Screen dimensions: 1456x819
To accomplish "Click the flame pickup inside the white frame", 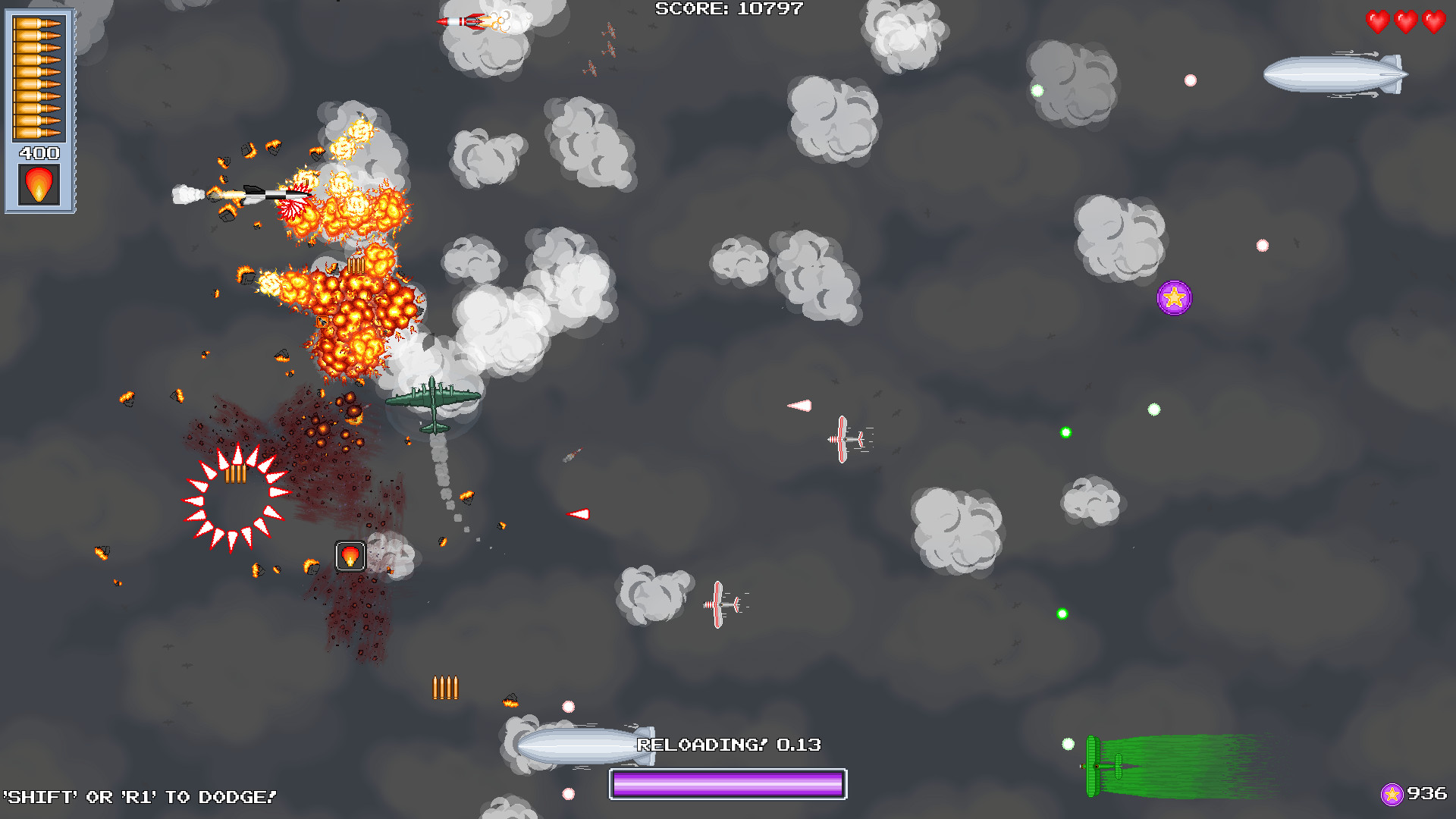I will (350, 556).
